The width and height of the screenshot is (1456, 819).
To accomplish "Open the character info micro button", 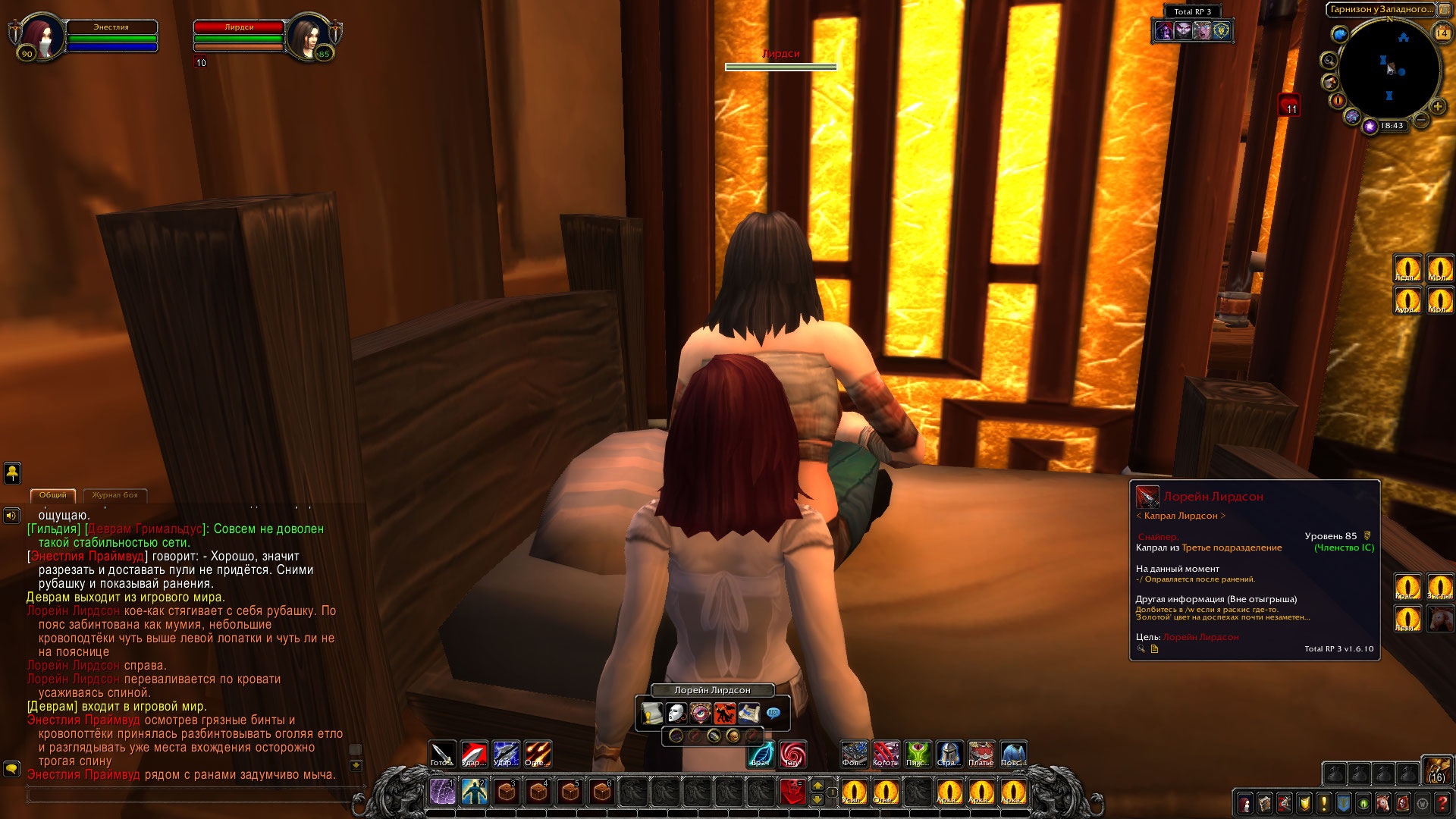I will click(x=1245, y=803).
